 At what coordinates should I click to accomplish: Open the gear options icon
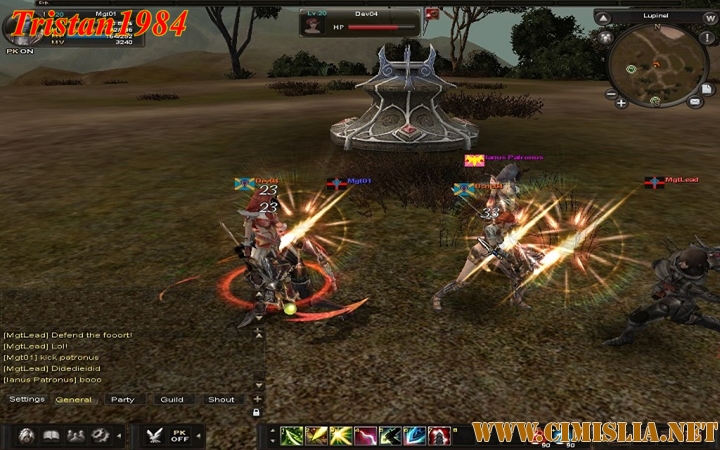pos(100,436)
